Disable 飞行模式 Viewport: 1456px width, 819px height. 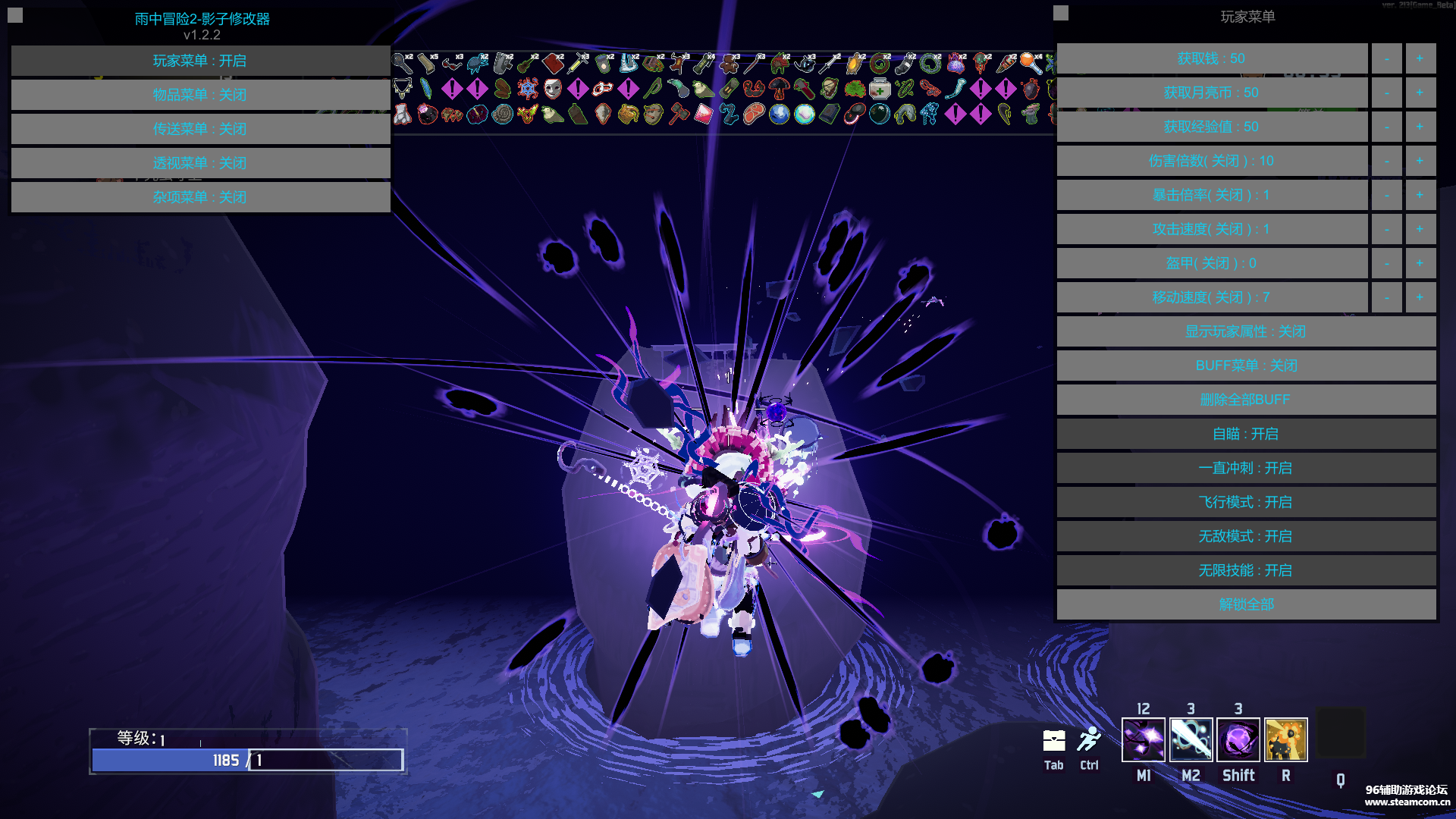1246,502
